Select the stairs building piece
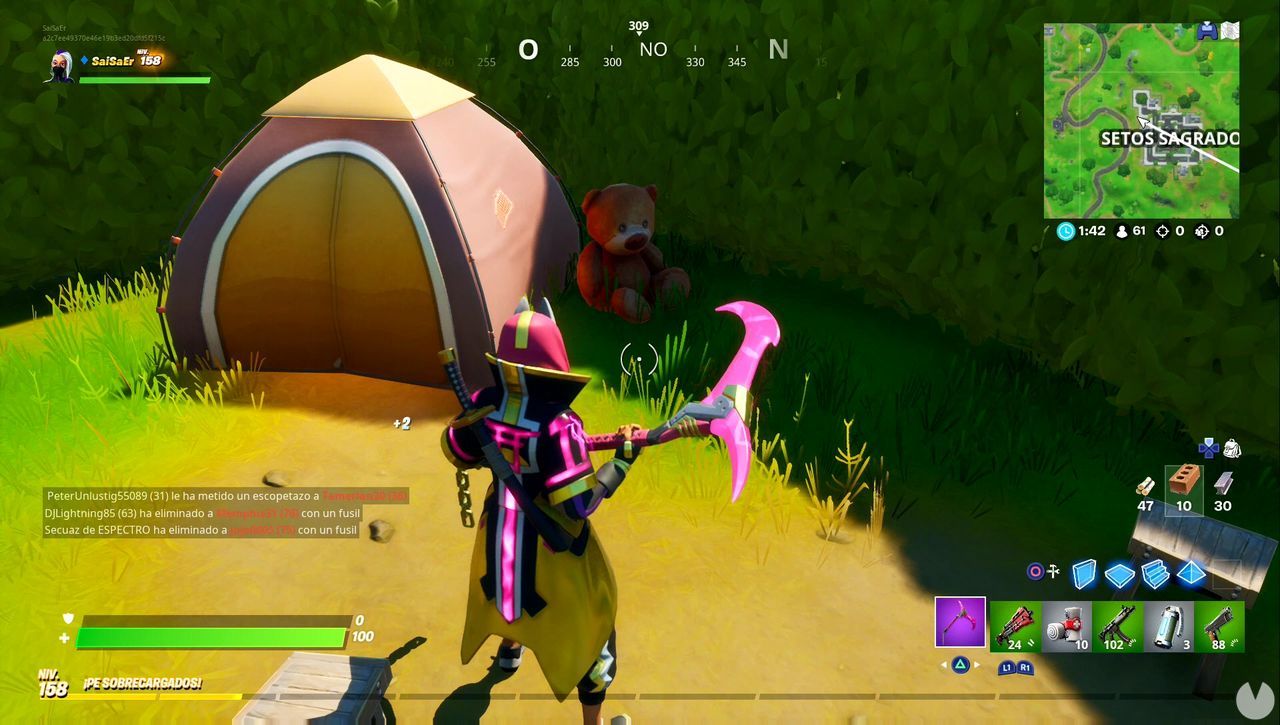 (1155, 572)
